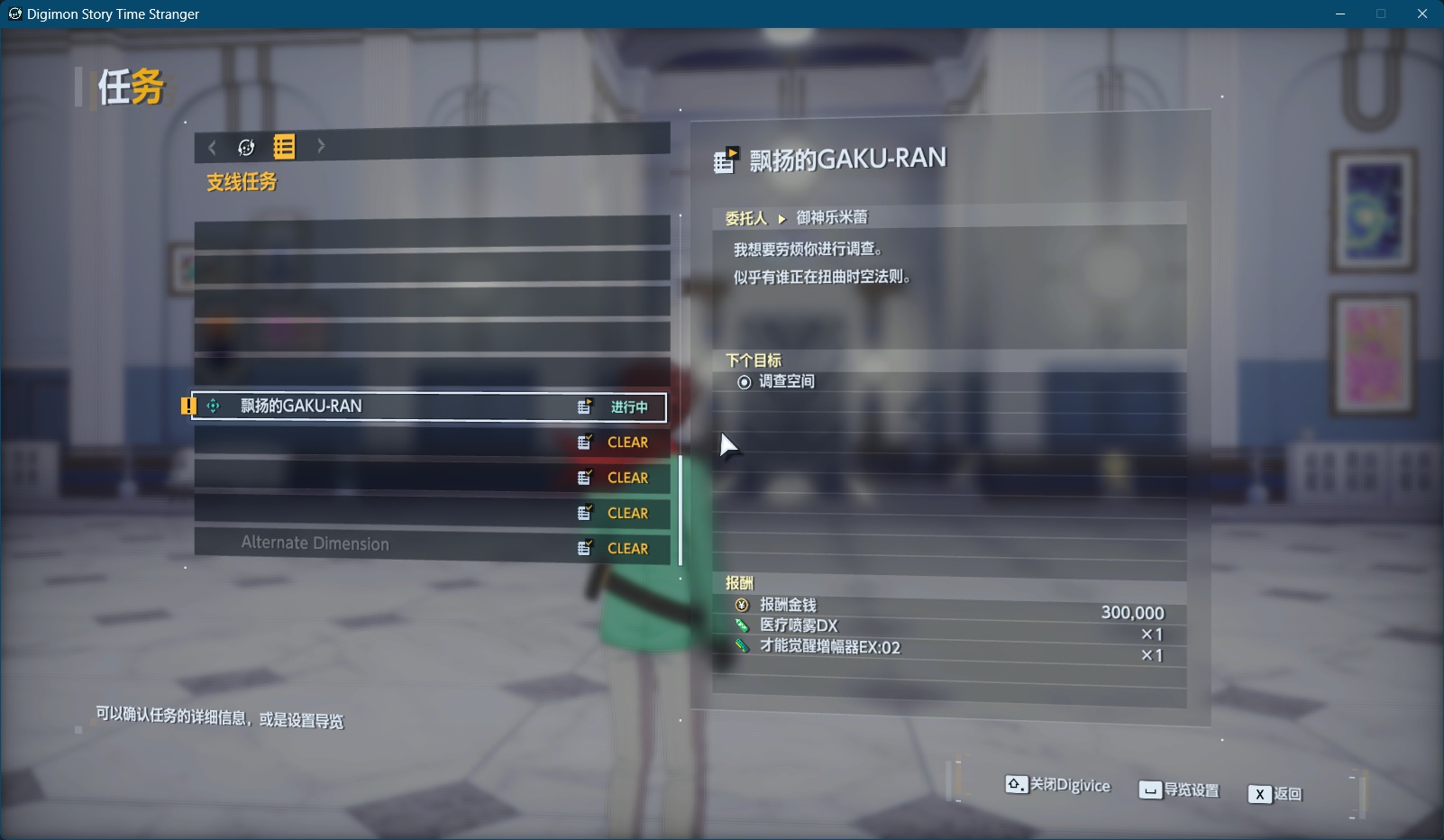Click the quest list scrollbar

click(680, 509)
